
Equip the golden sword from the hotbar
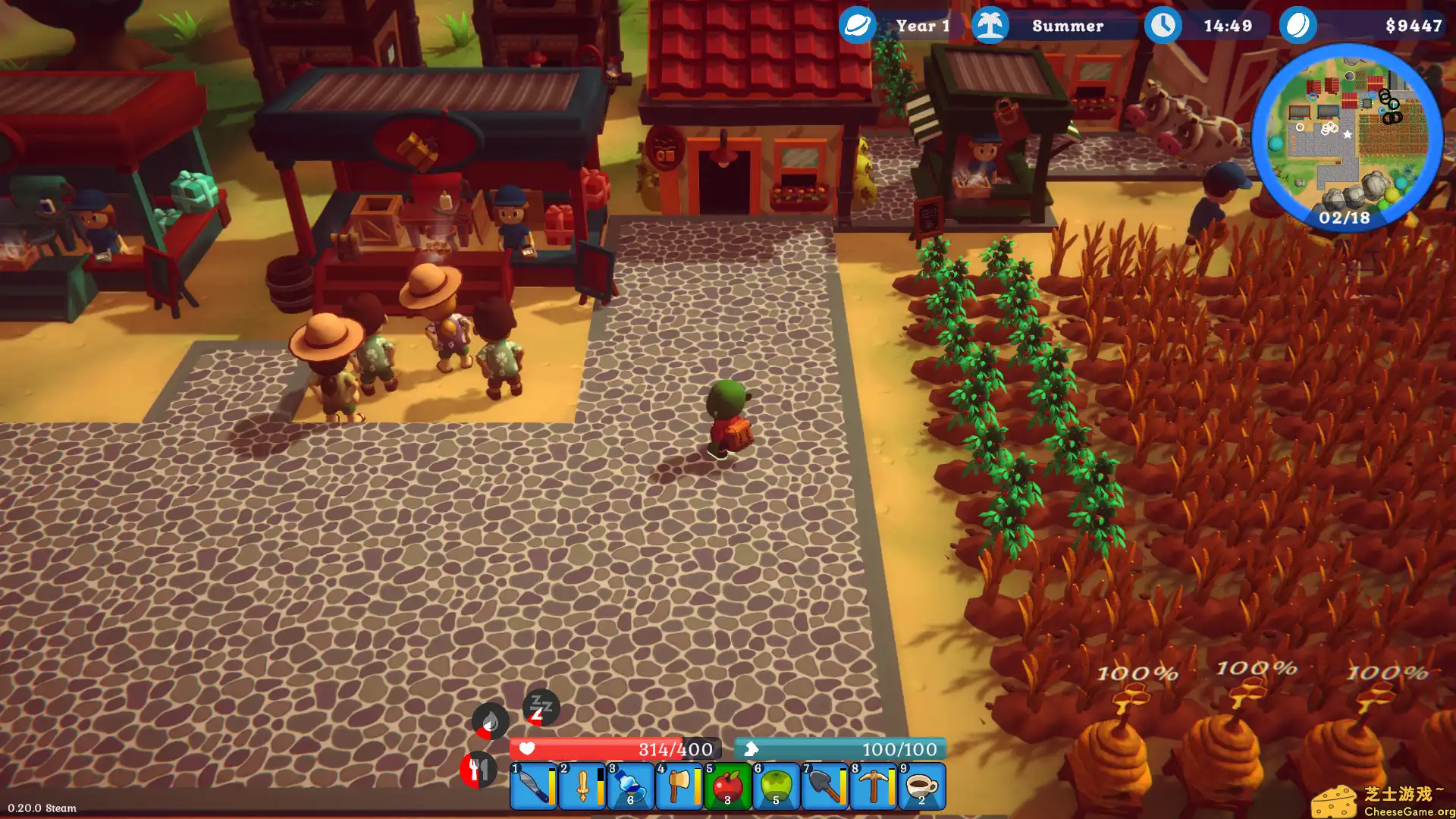pyautogui.click(x=582, y=786)
